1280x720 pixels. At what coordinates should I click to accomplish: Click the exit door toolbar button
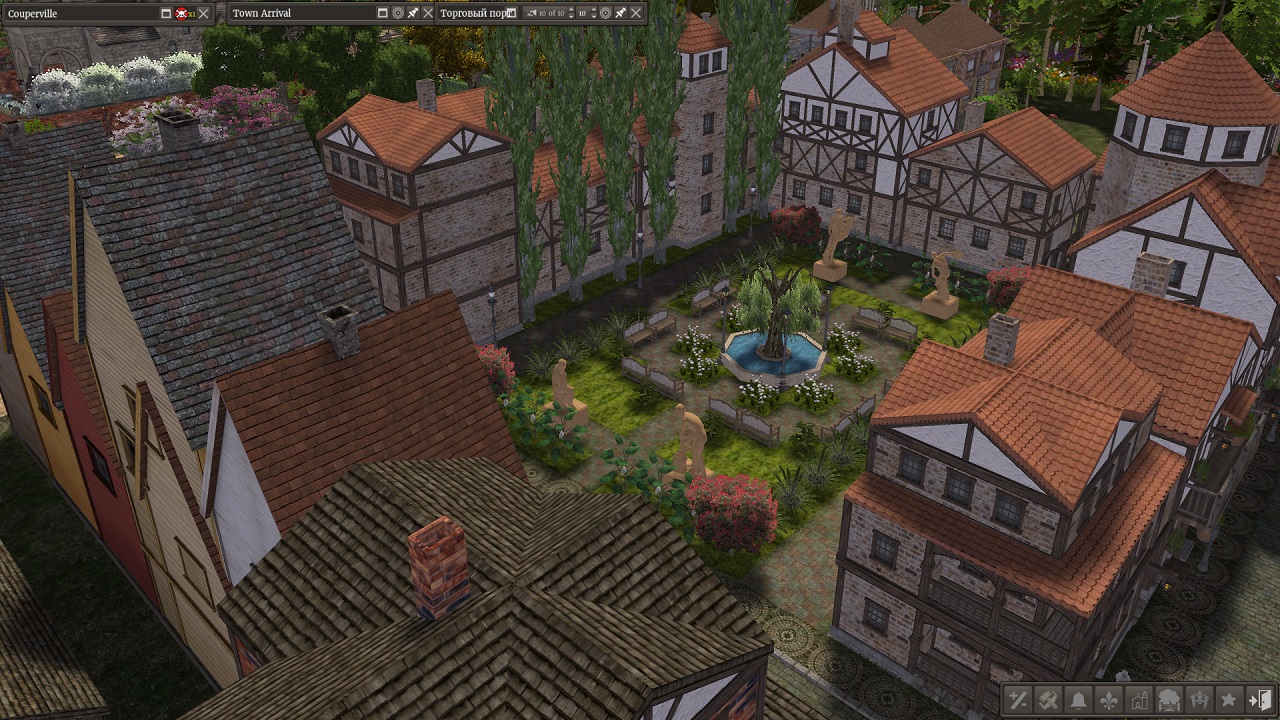coord(1261,699)
